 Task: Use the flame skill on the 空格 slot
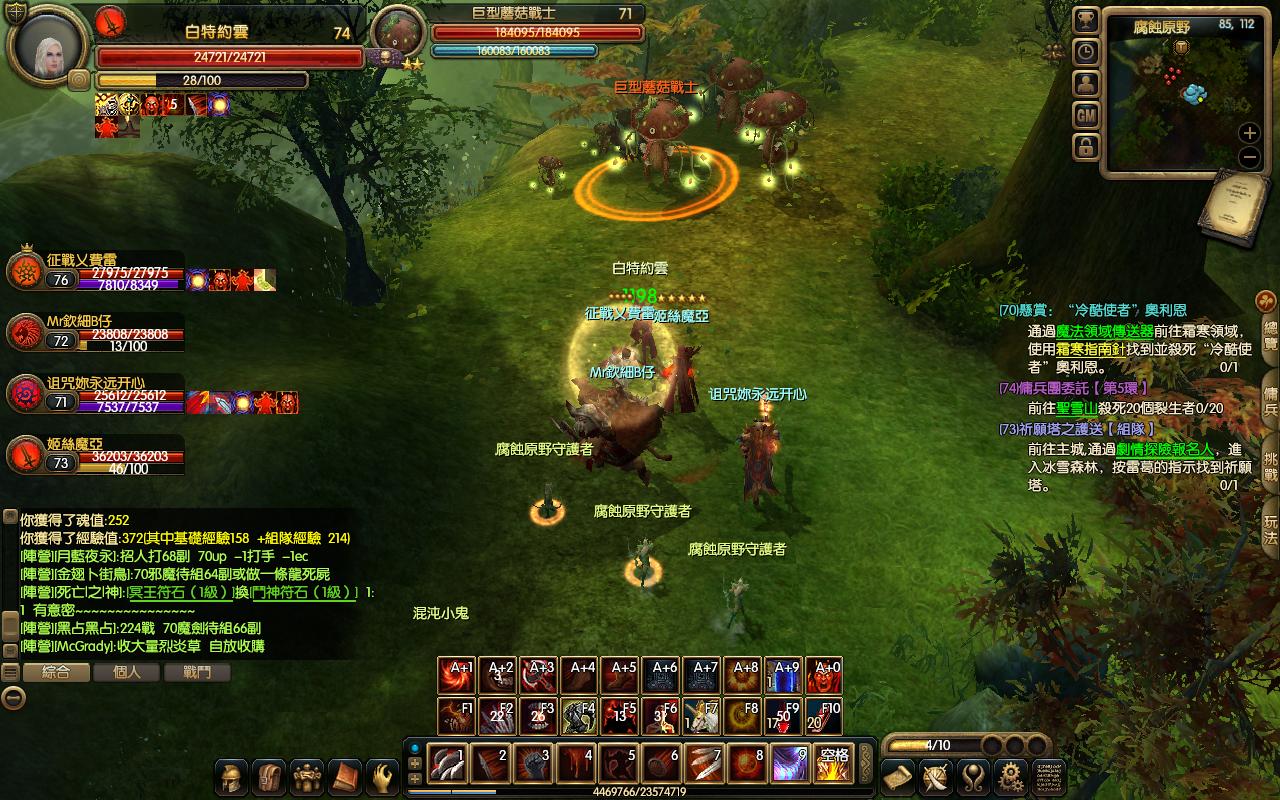pos(833,764)
